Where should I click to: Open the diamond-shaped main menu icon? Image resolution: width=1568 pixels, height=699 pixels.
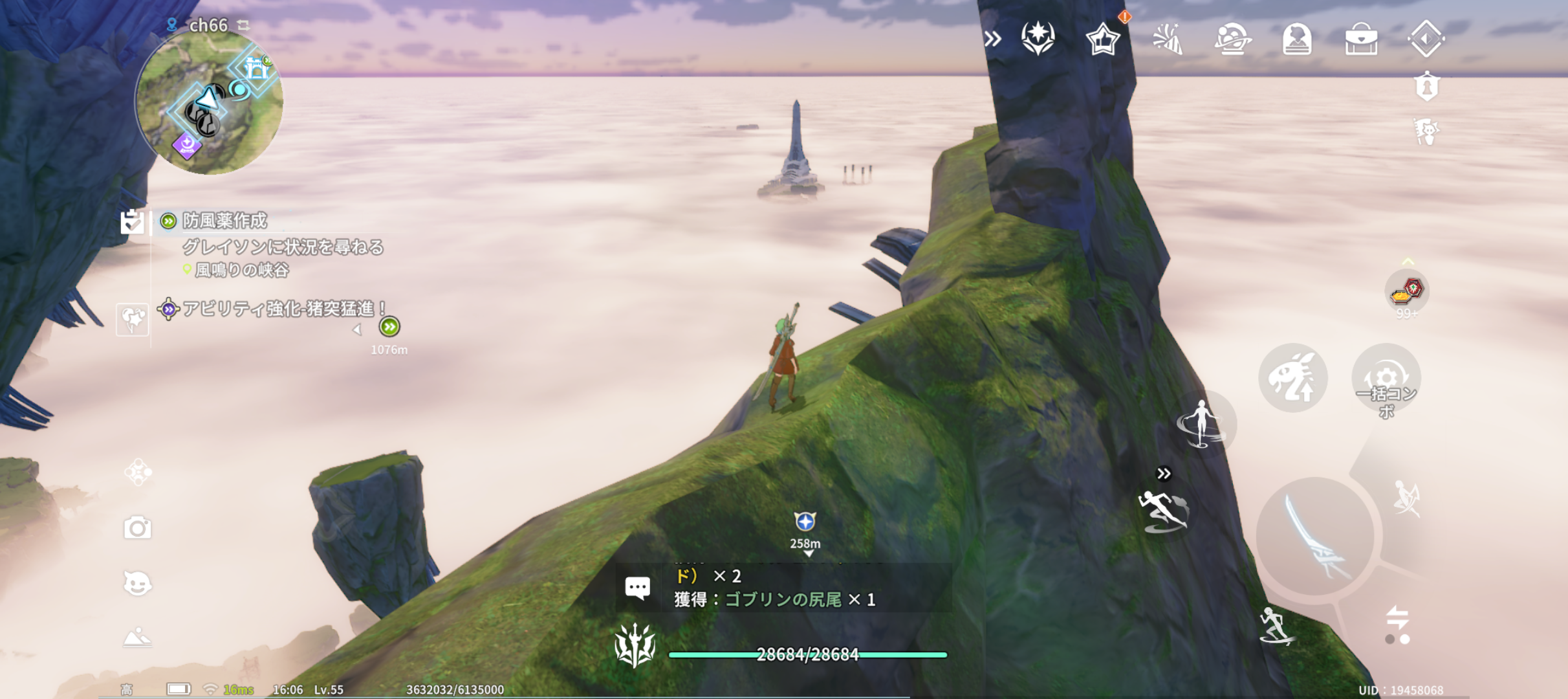[1426, 39]
